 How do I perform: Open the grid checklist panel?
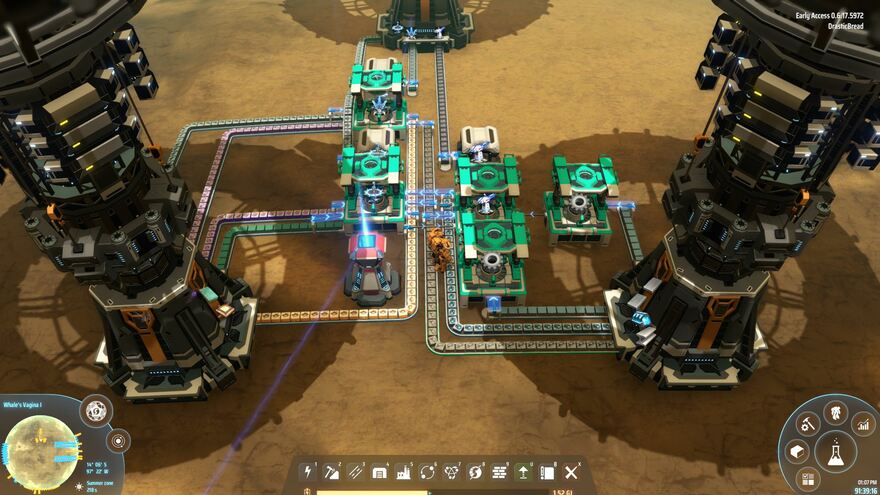[808, 478]
